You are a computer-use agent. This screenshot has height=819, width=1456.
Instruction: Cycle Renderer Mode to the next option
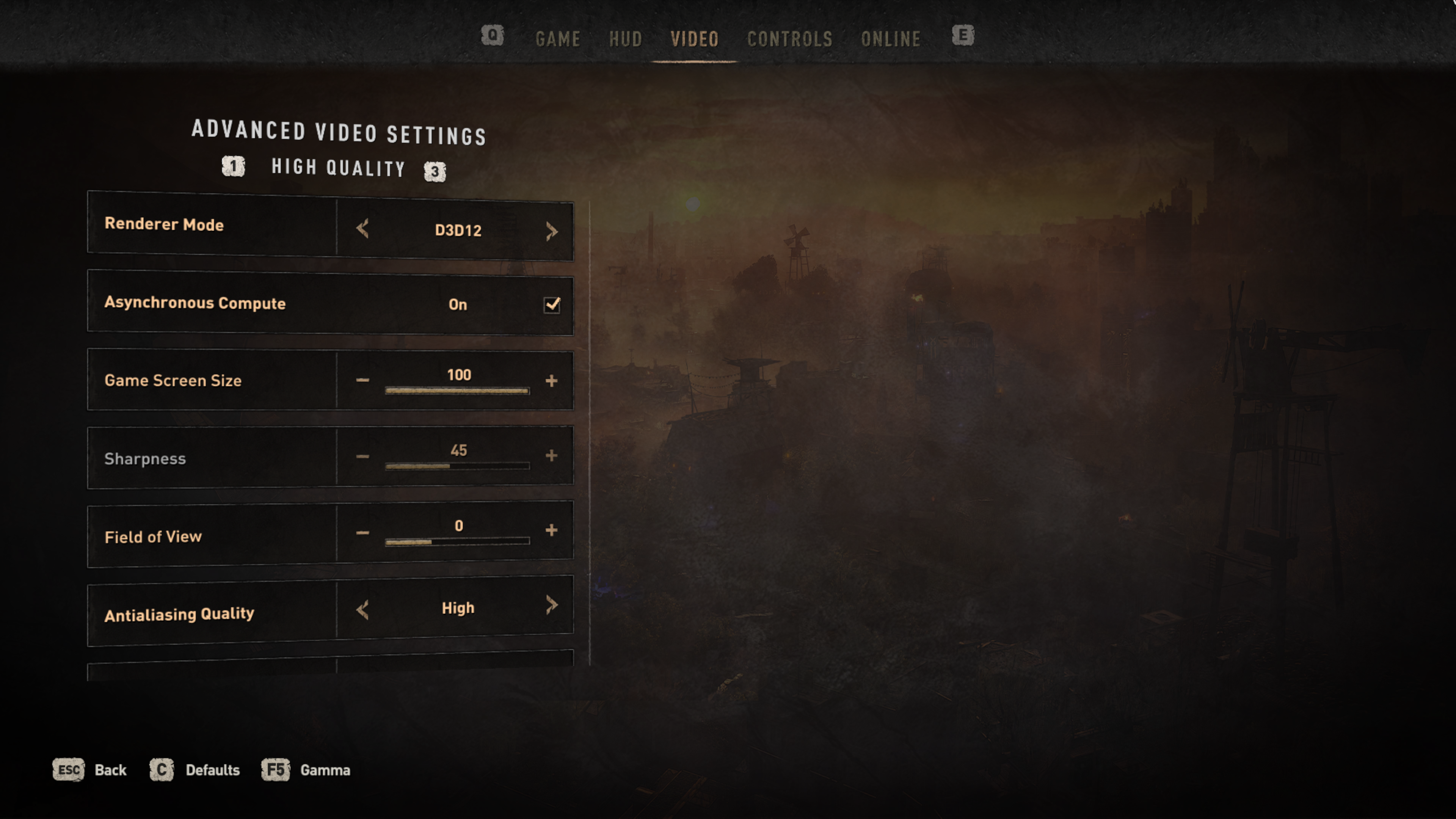click(552, 231)
